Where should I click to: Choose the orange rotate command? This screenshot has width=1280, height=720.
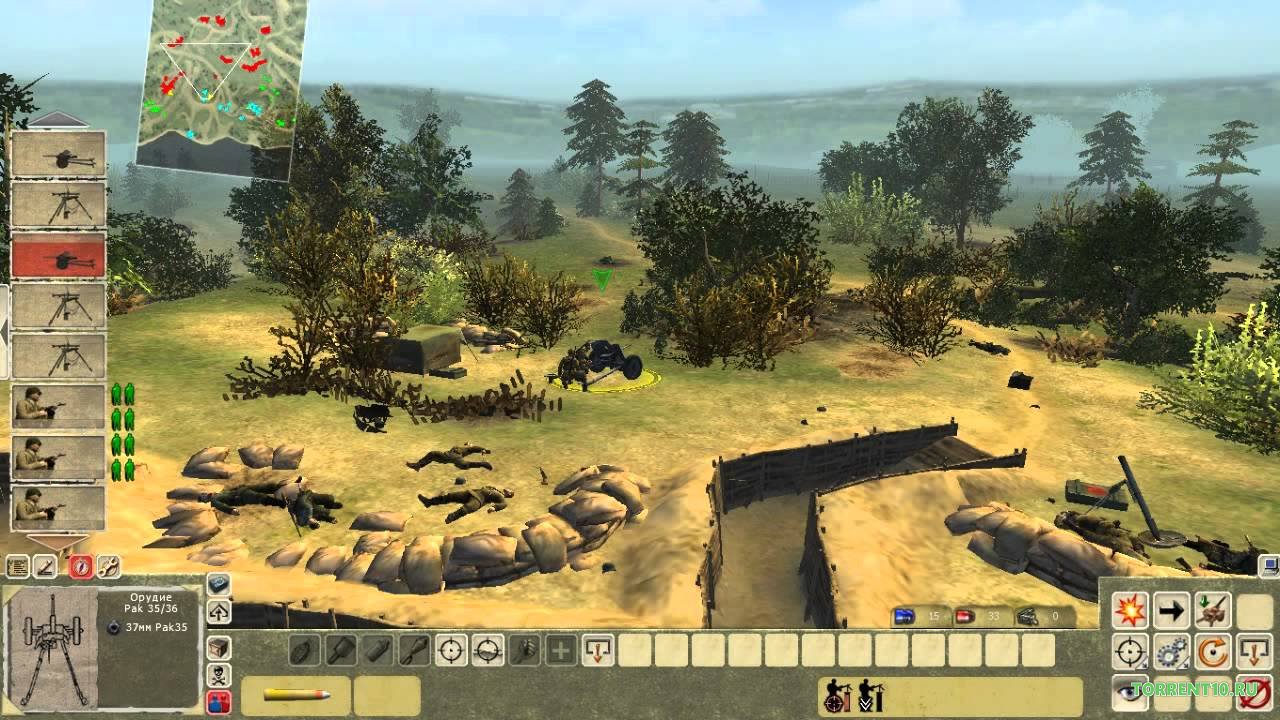tap(1212, 653)
